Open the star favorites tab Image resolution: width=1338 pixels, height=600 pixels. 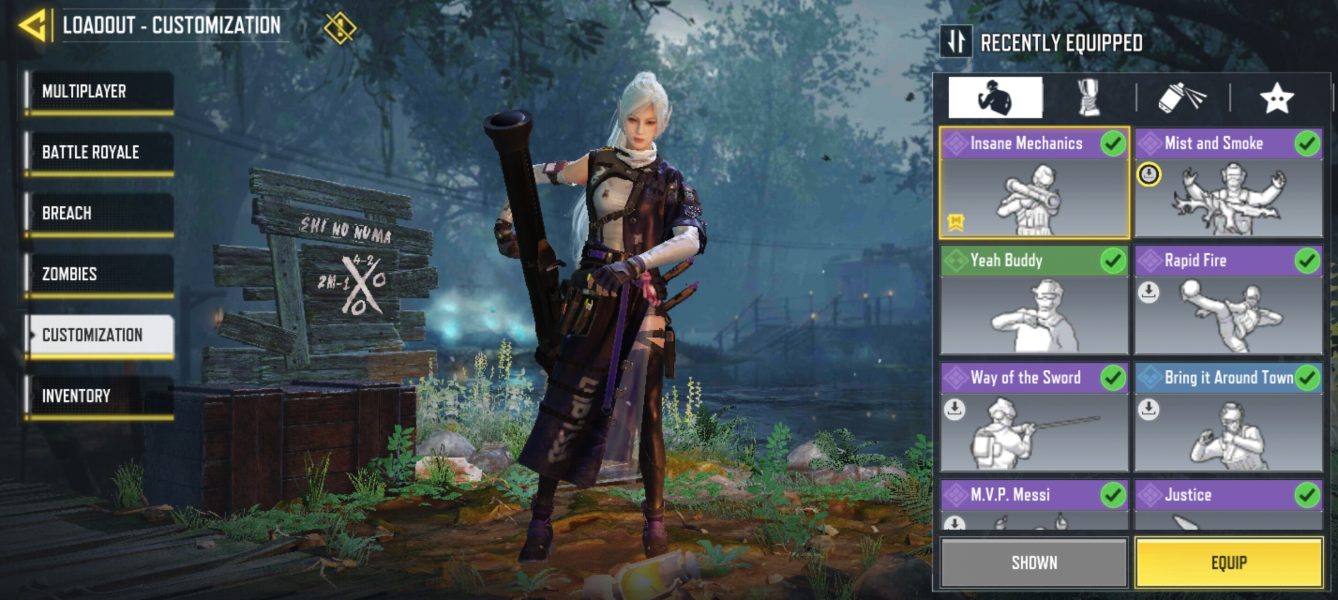point(1276,98)
